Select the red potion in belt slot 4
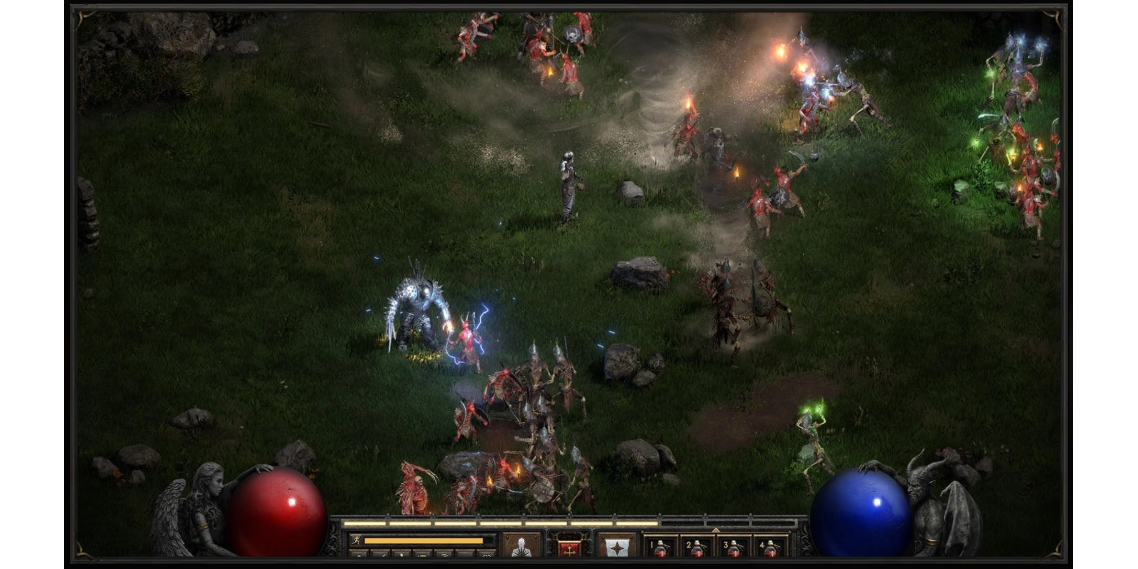This screenshot has height=569, width=1138. [771, 547]
